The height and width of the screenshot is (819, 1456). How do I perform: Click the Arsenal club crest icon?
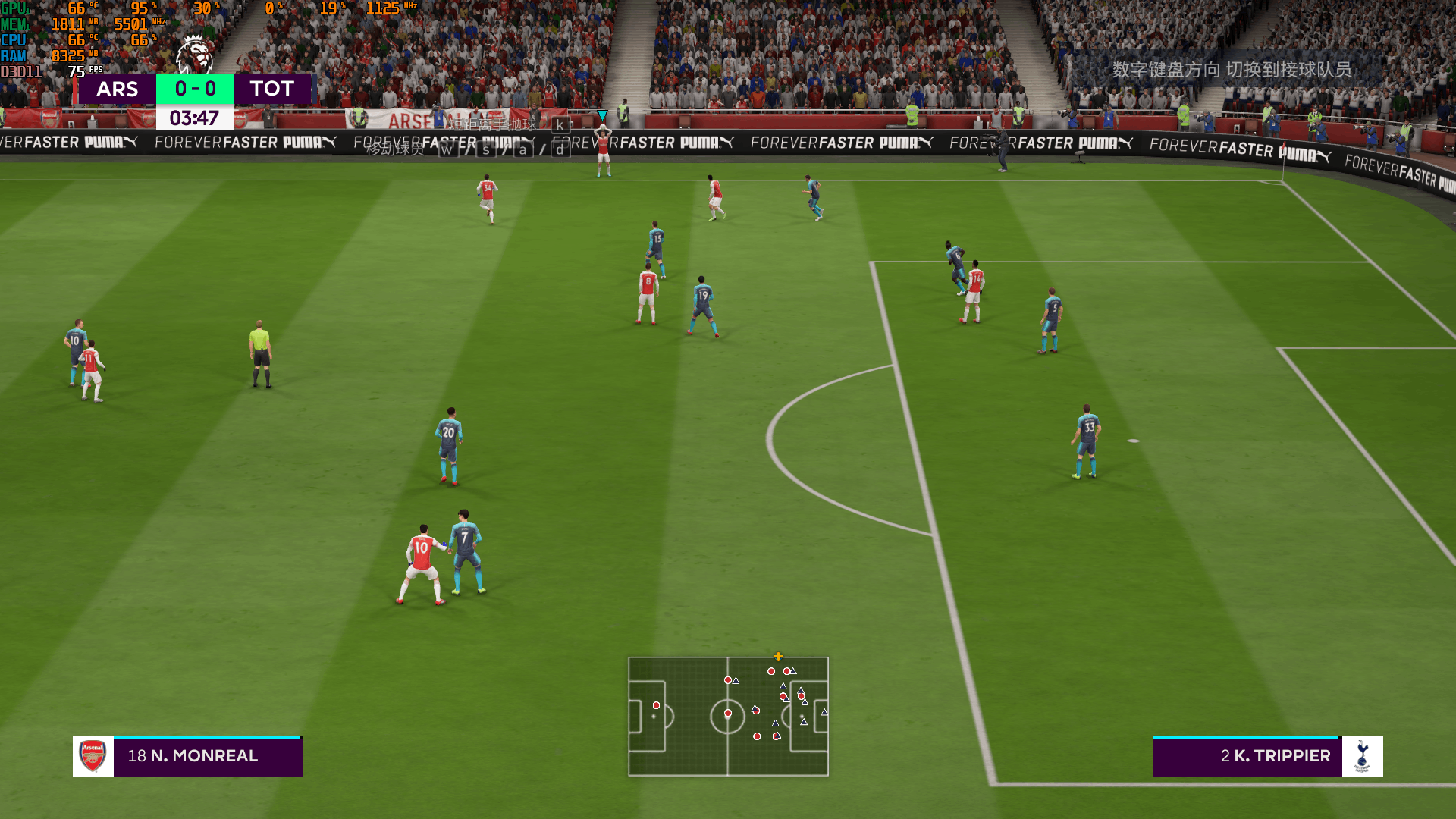tap(93, 756)
